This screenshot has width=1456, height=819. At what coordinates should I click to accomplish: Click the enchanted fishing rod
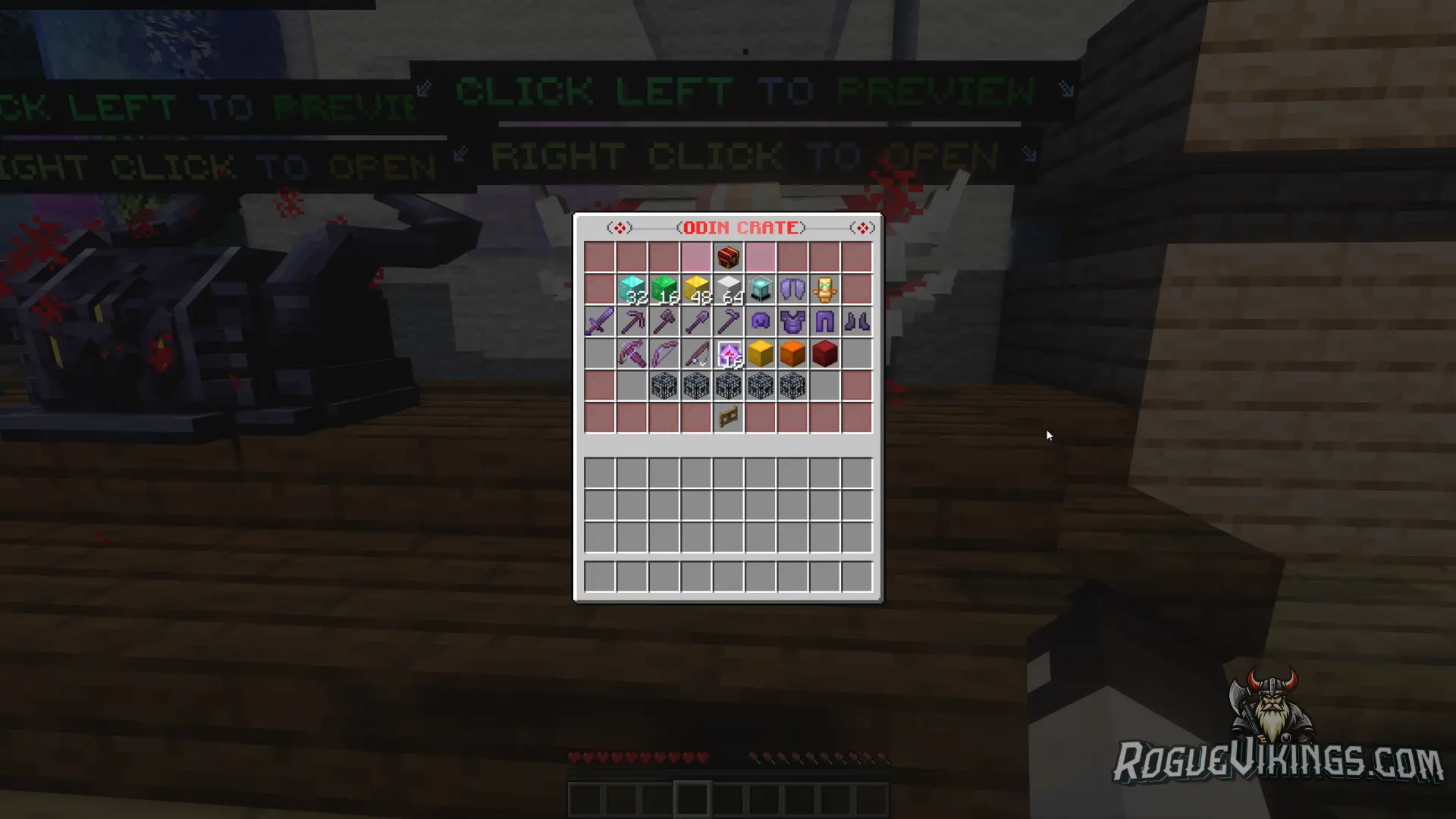click(697, 353)
